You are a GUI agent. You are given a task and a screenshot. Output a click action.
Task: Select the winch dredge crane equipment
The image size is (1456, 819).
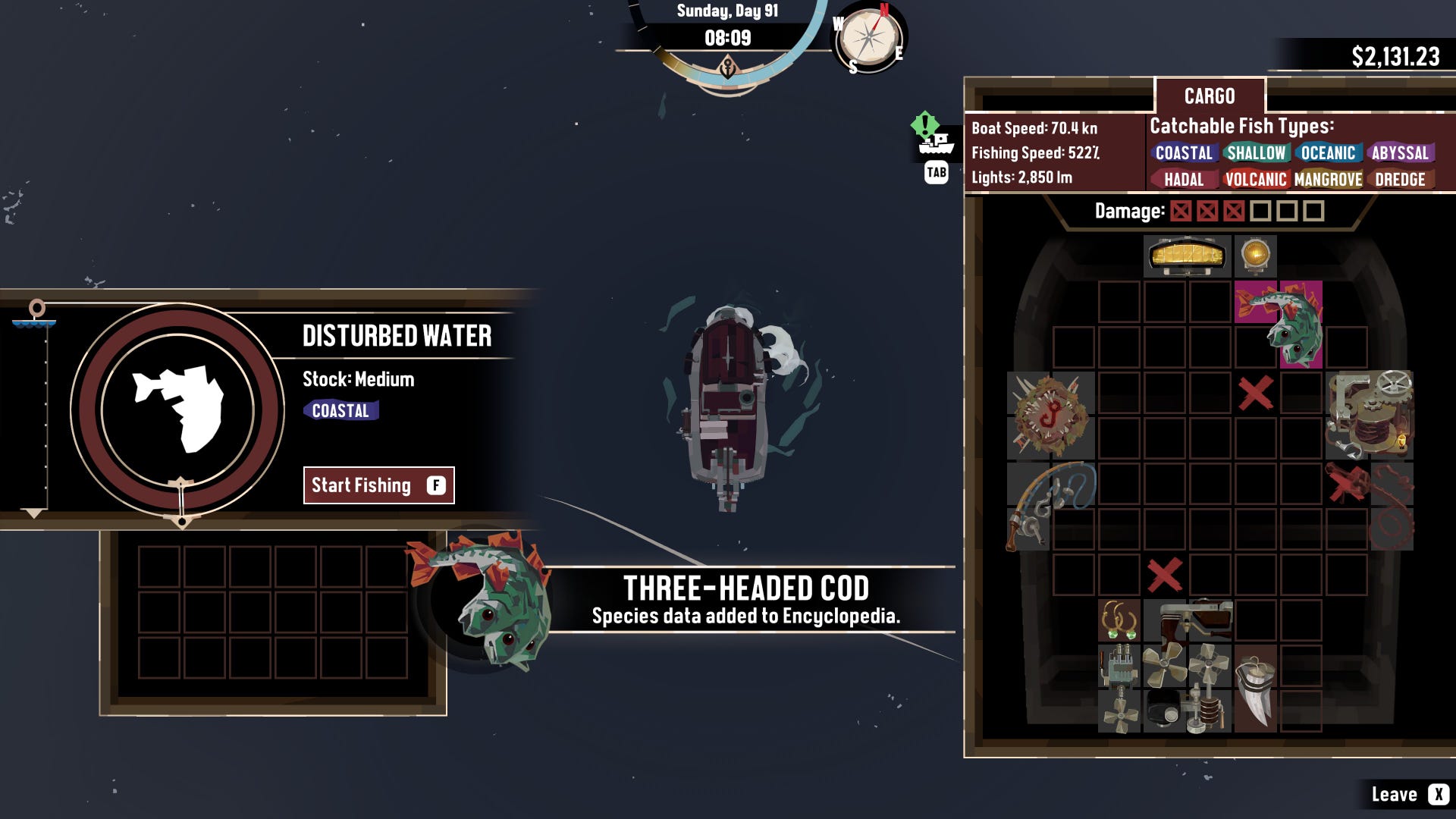click(1369, 415)
